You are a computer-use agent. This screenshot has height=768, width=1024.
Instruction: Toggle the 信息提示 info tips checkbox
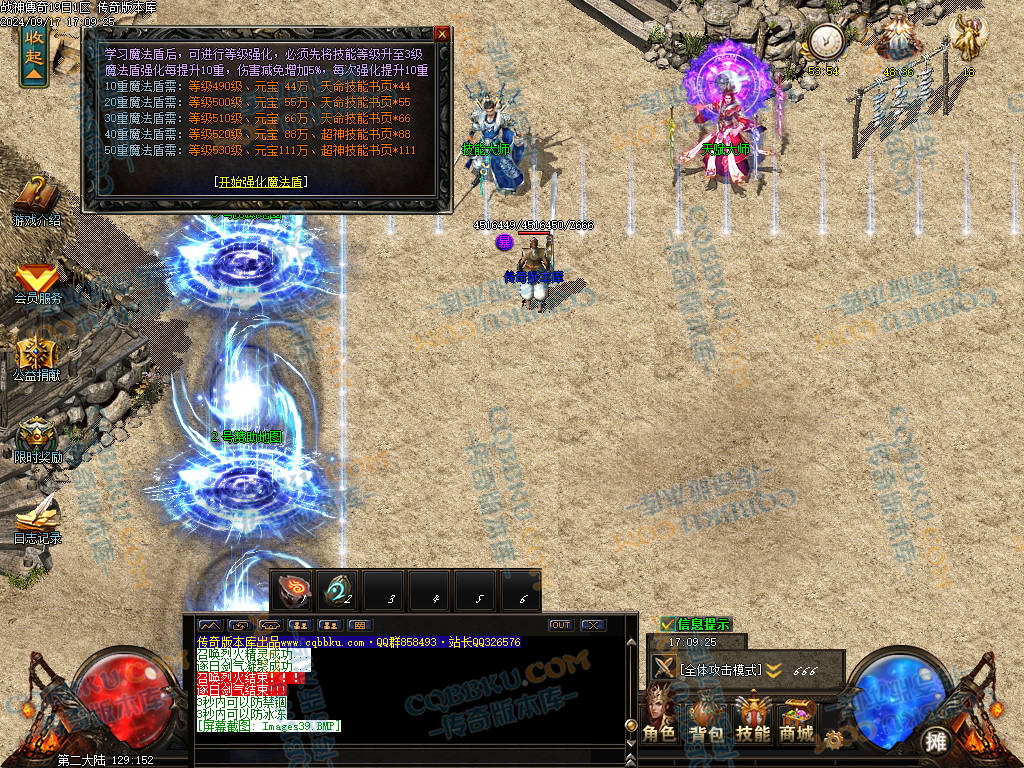click(x=668, y=624)
